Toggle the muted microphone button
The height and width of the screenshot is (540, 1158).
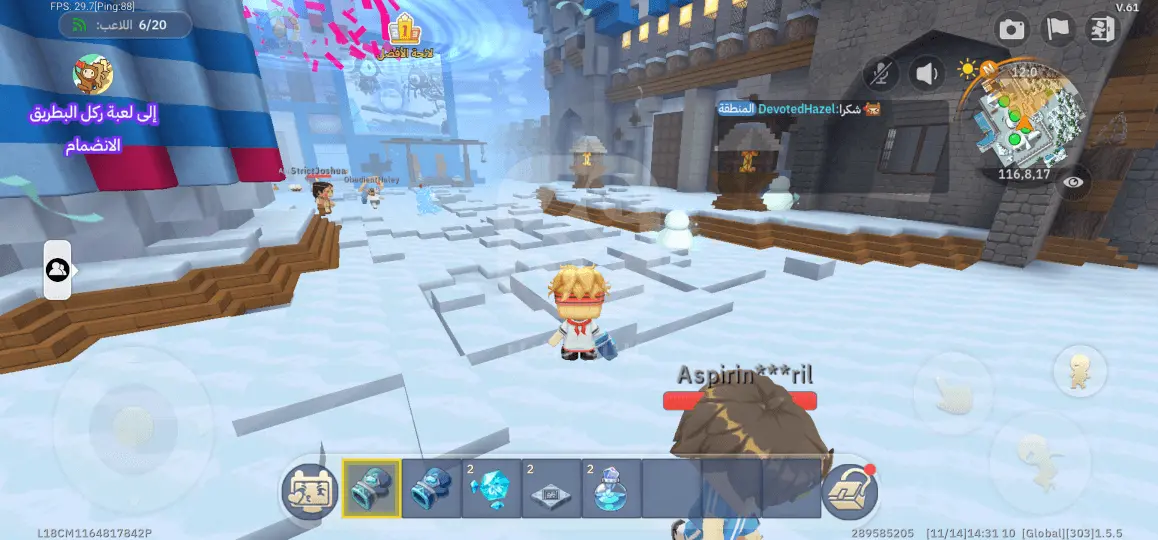(881, 73)
